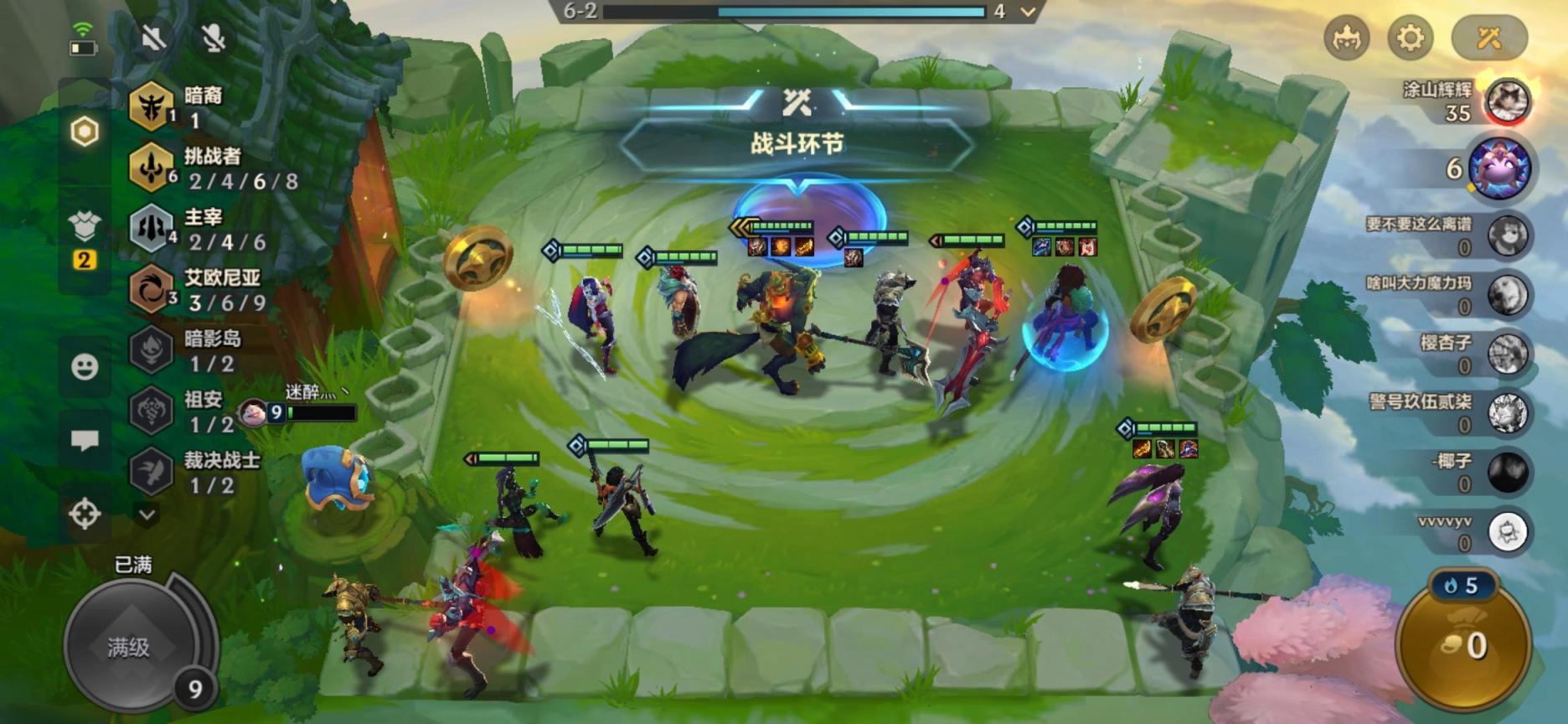Viewport: 1568px width, 724px height.
Task: Click the crosshair target button
Action: pyautogui.click(x=85, y=514)
